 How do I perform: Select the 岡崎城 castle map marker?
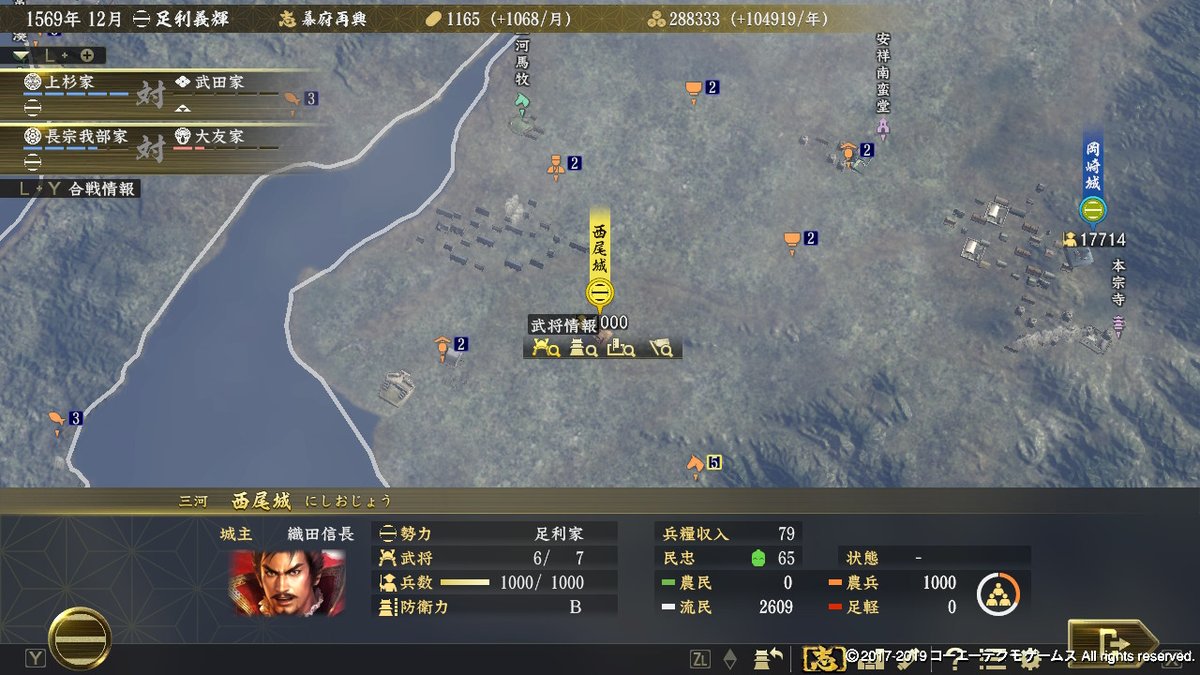[1092, 209]
